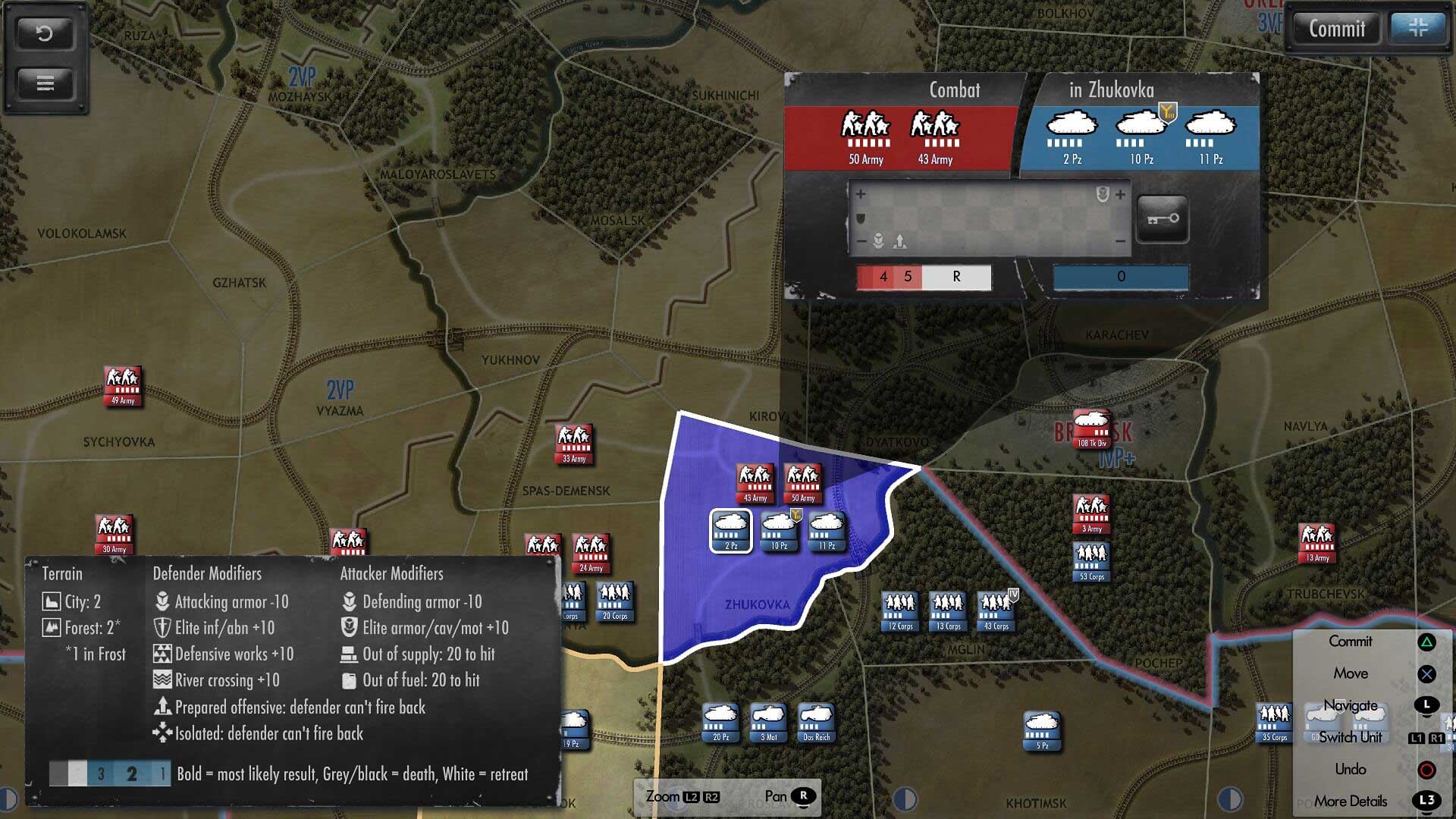Select the 108 Tk Div tank counter near Bryansk
1456x819 pixels.
pos(1092,428)
